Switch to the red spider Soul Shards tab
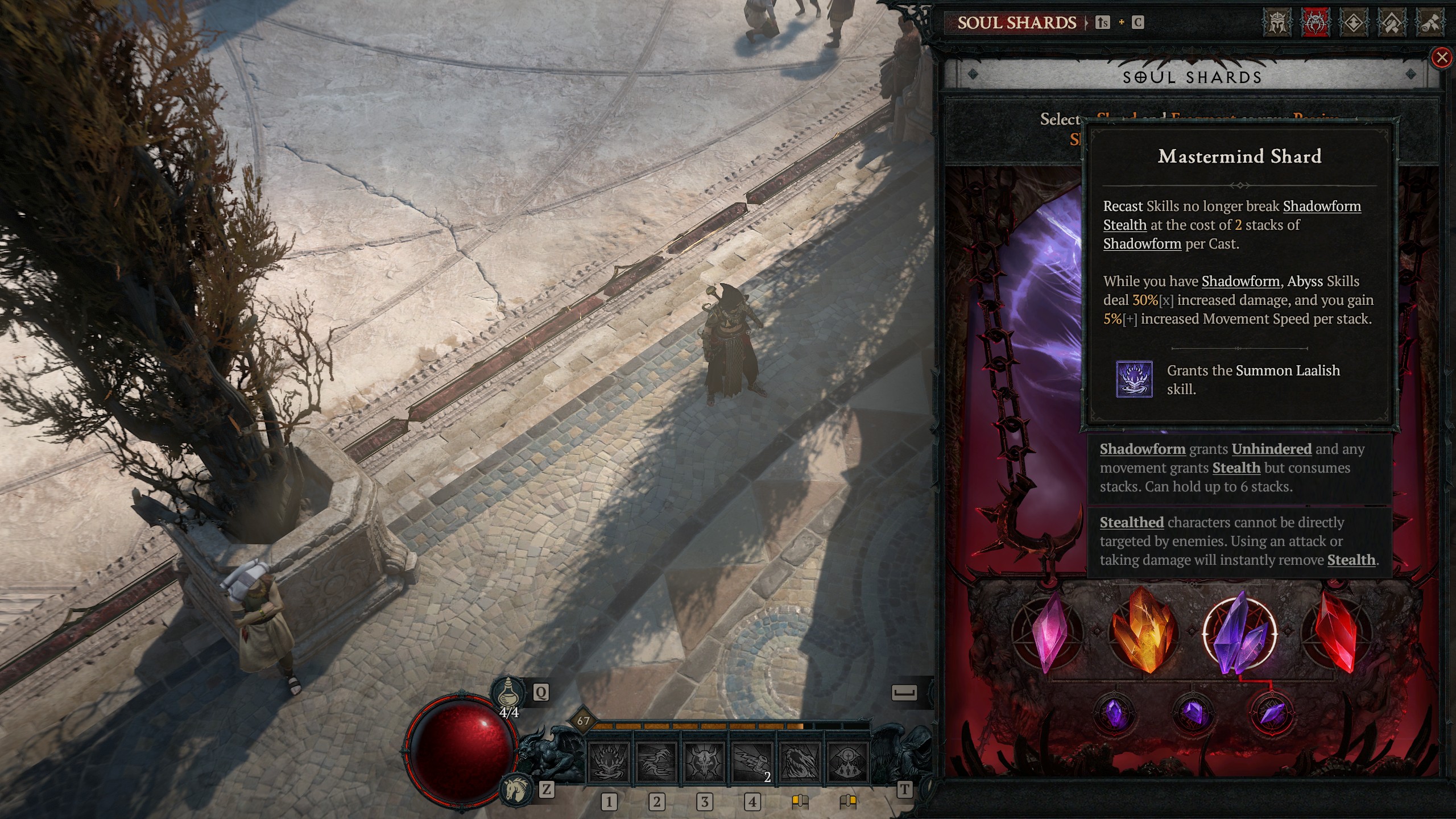1456x819 pixels. (1315, 23)
